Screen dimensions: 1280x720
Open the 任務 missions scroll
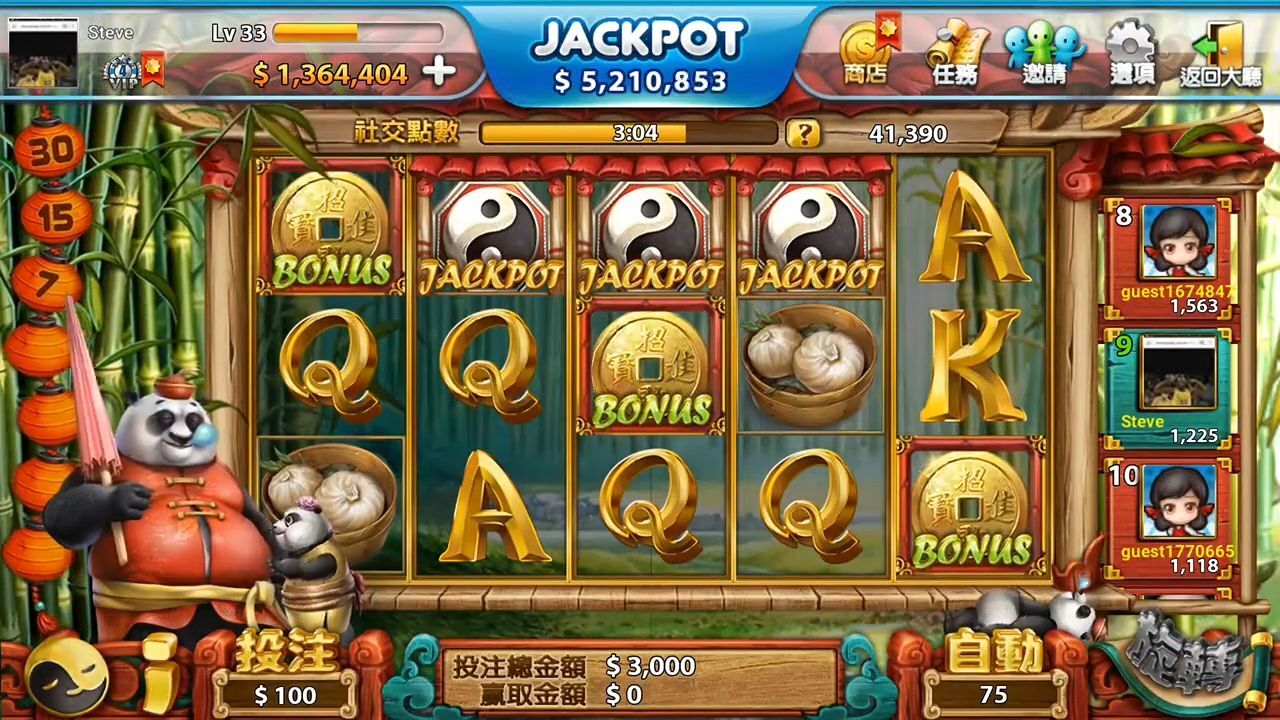pos(954,54)
